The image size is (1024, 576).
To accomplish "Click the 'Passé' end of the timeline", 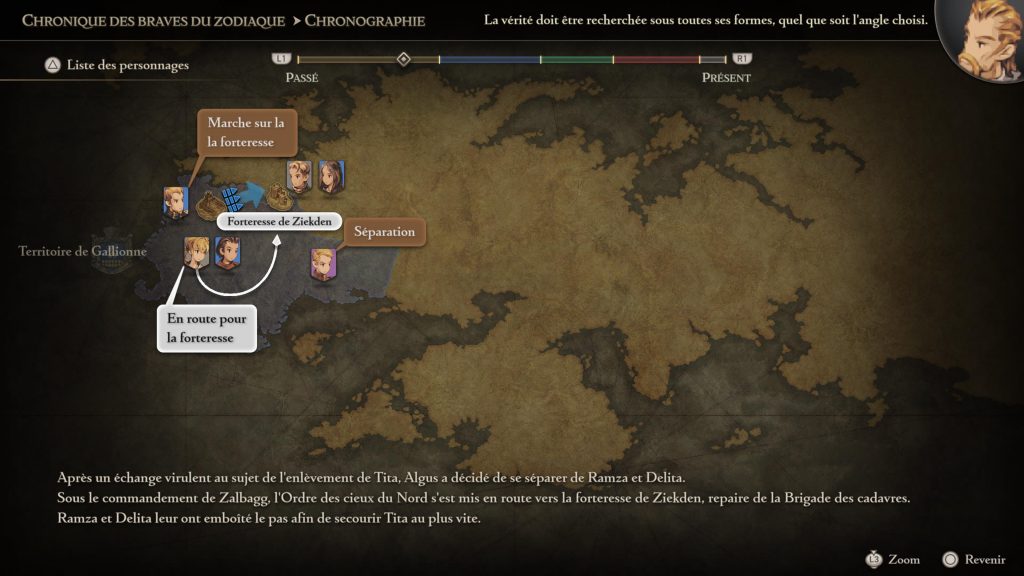I will (301, 77).
